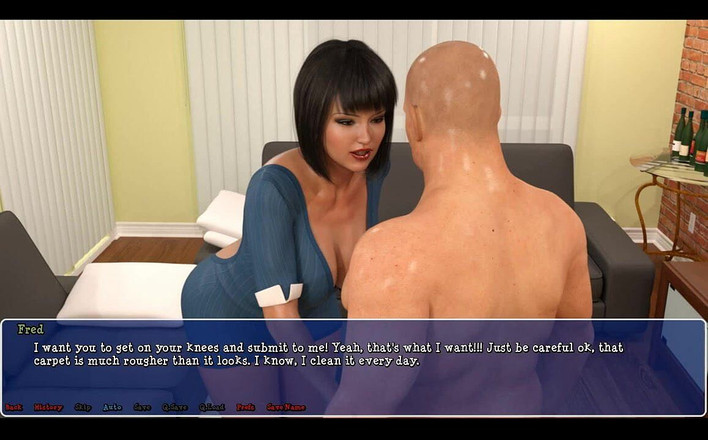Viewport: 708px width, 440px height.
Task: Open the Save game screen
Action: click(x=142, y=407)
